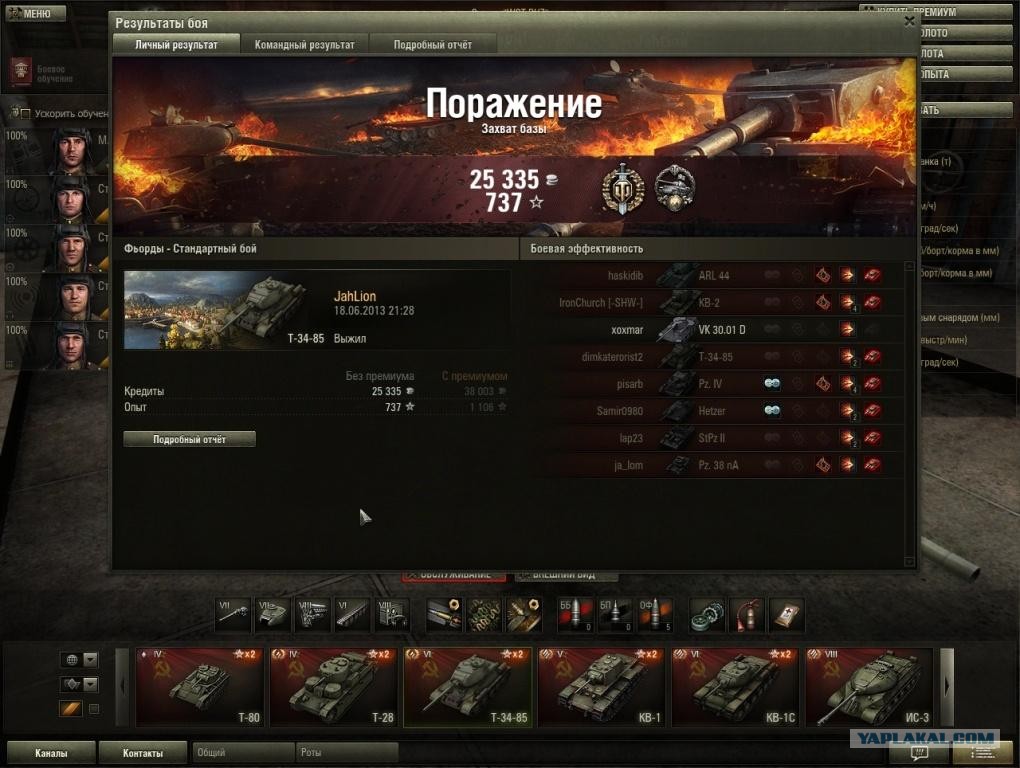The image size is (1020, 768).
Task: Choose the T-28 tank
Action: pos(332,686)
